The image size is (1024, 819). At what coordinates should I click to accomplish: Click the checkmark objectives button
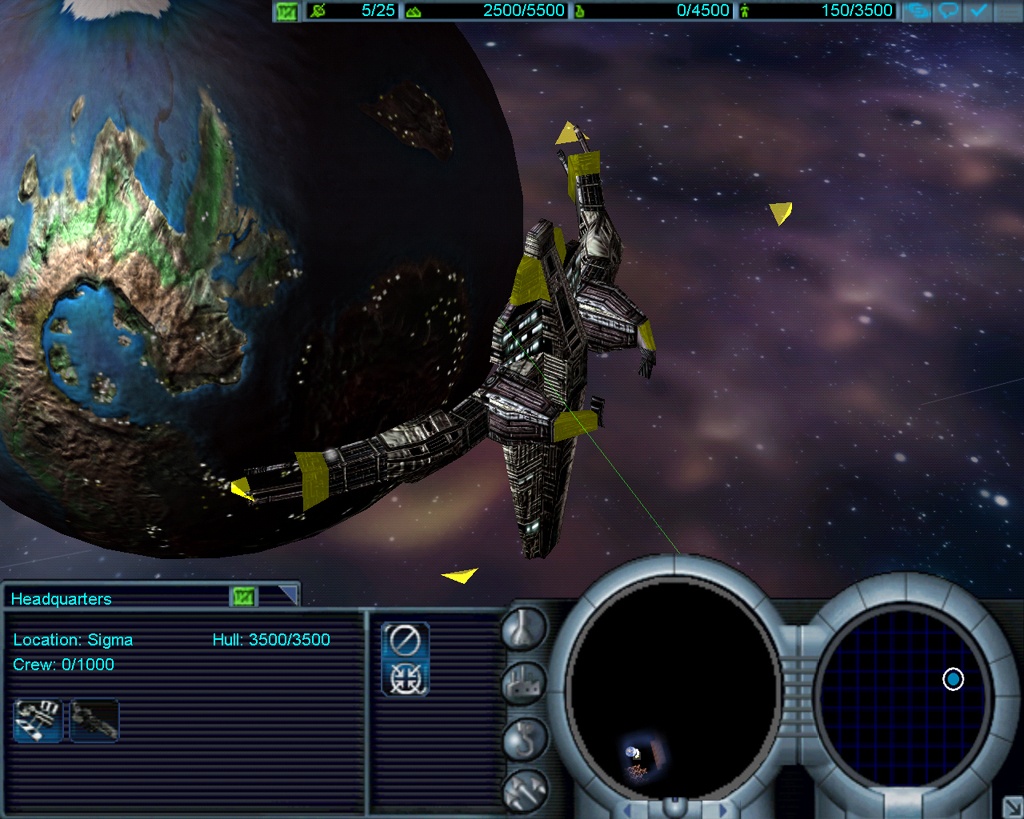click(978, 12)
